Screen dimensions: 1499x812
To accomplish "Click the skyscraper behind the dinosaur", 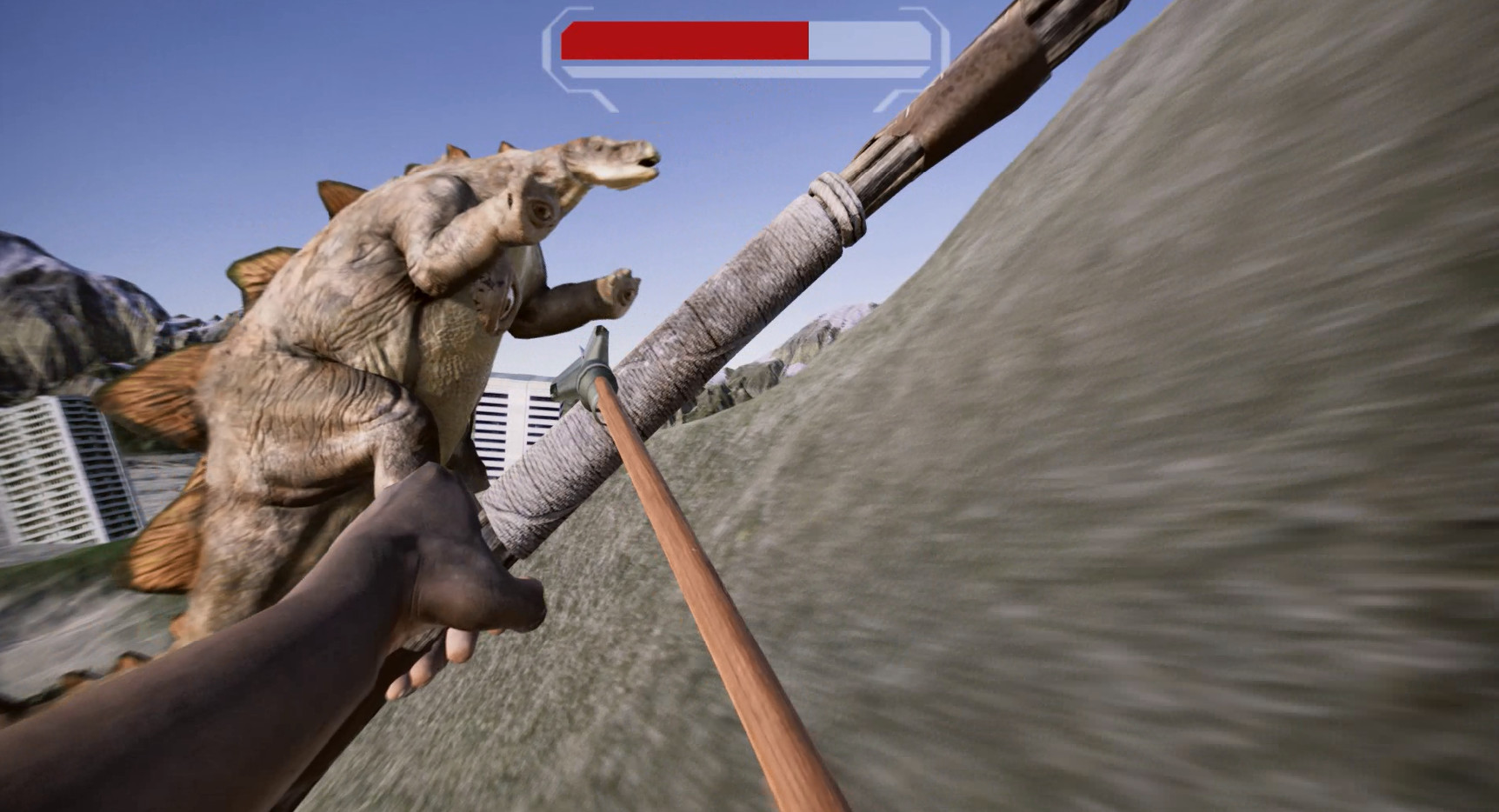I will coord(513,417).
